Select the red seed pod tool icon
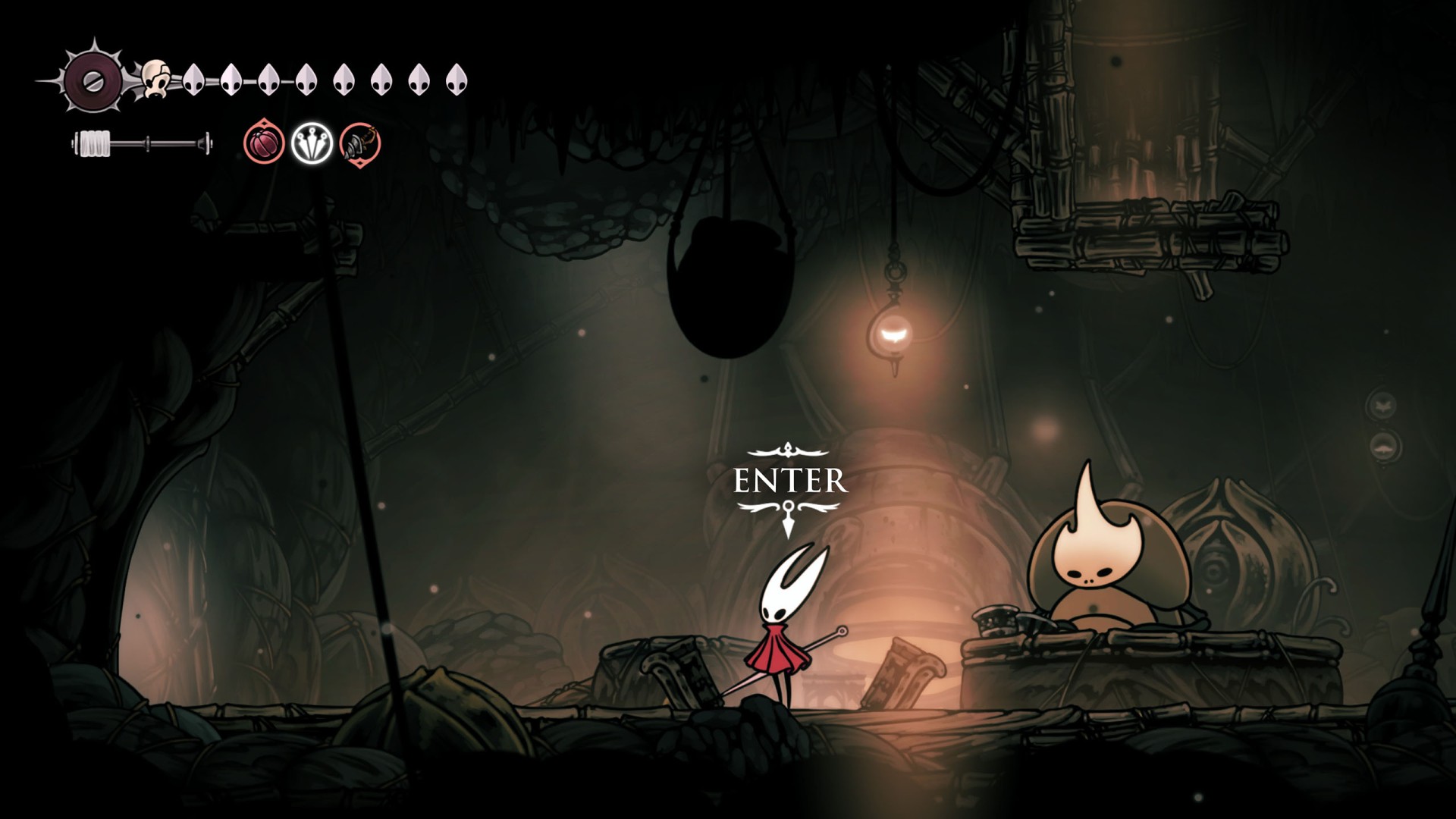Image resolution: width=1456 pixels, height=819 pixels. 264,143
